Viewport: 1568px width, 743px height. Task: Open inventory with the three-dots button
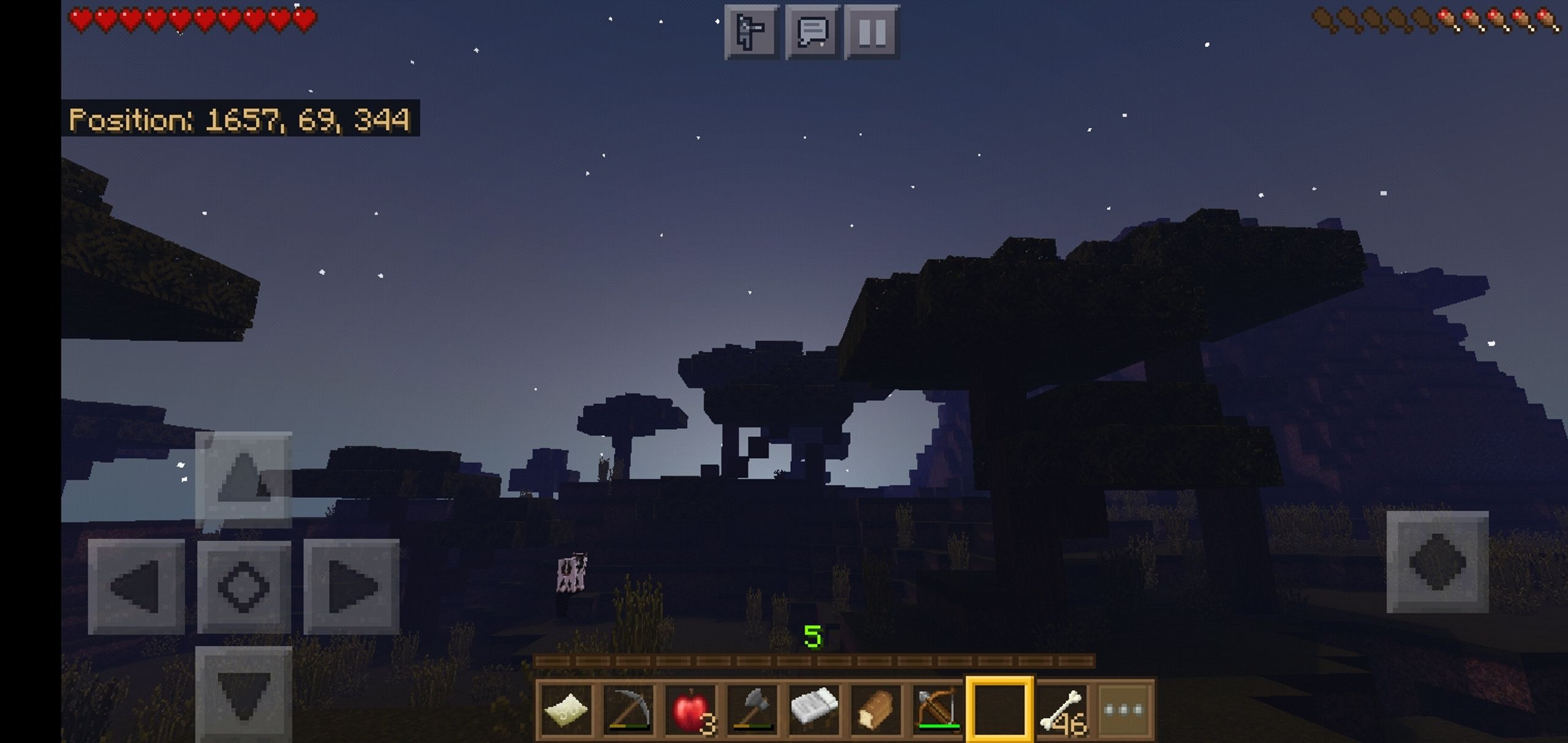coord(1124,710)
